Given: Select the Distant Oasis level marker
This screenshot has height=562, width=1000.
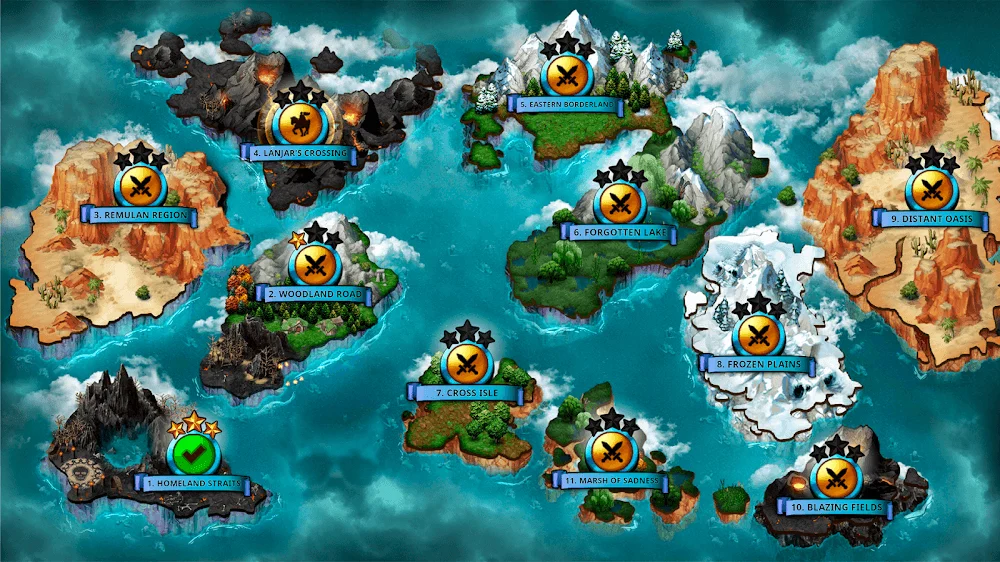Looking at the screenshot, I should click(x=931, y=190).
